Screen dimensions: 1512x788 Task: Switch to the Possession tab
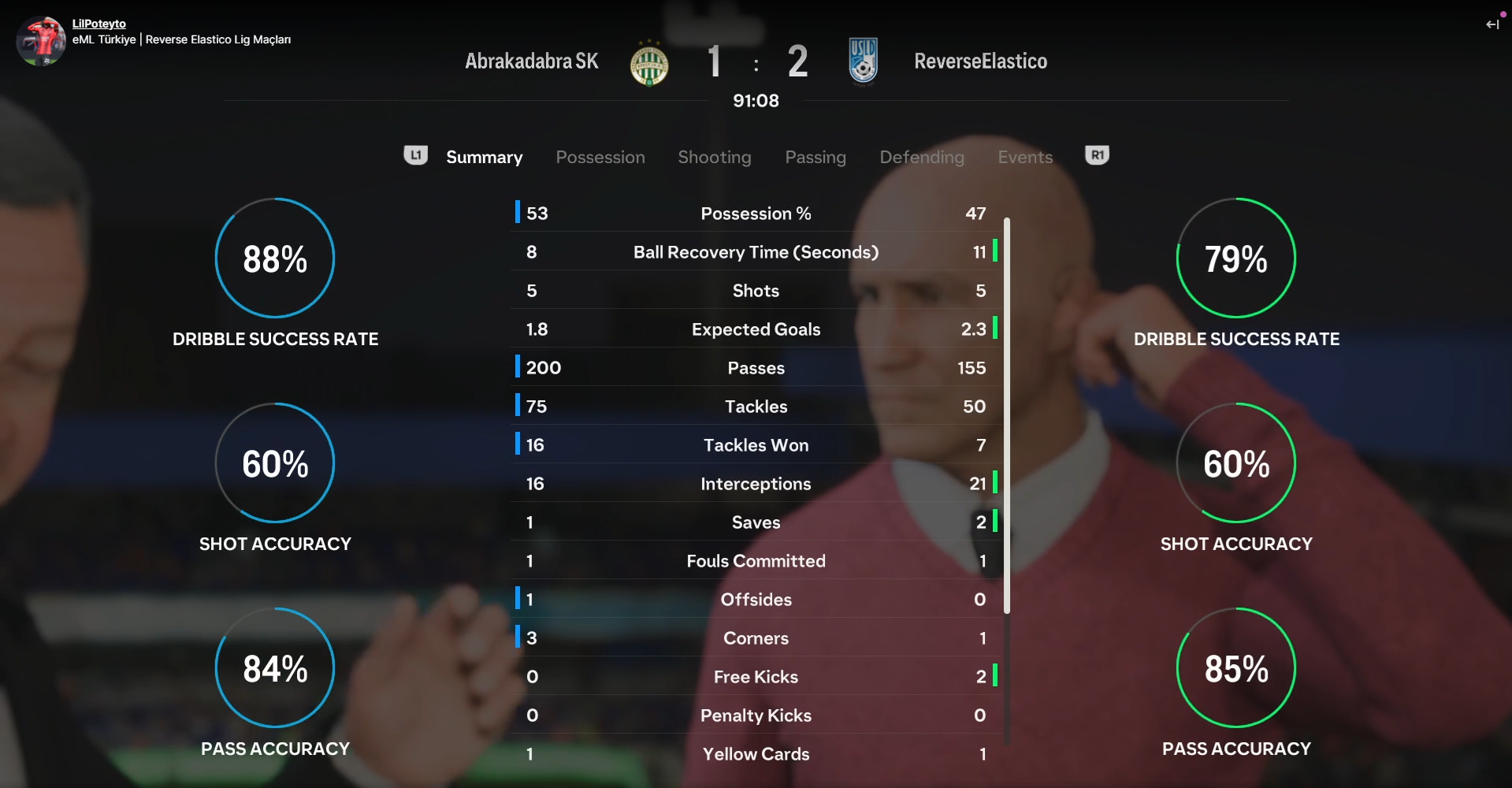pyautogui.click(x=600, y=158)
